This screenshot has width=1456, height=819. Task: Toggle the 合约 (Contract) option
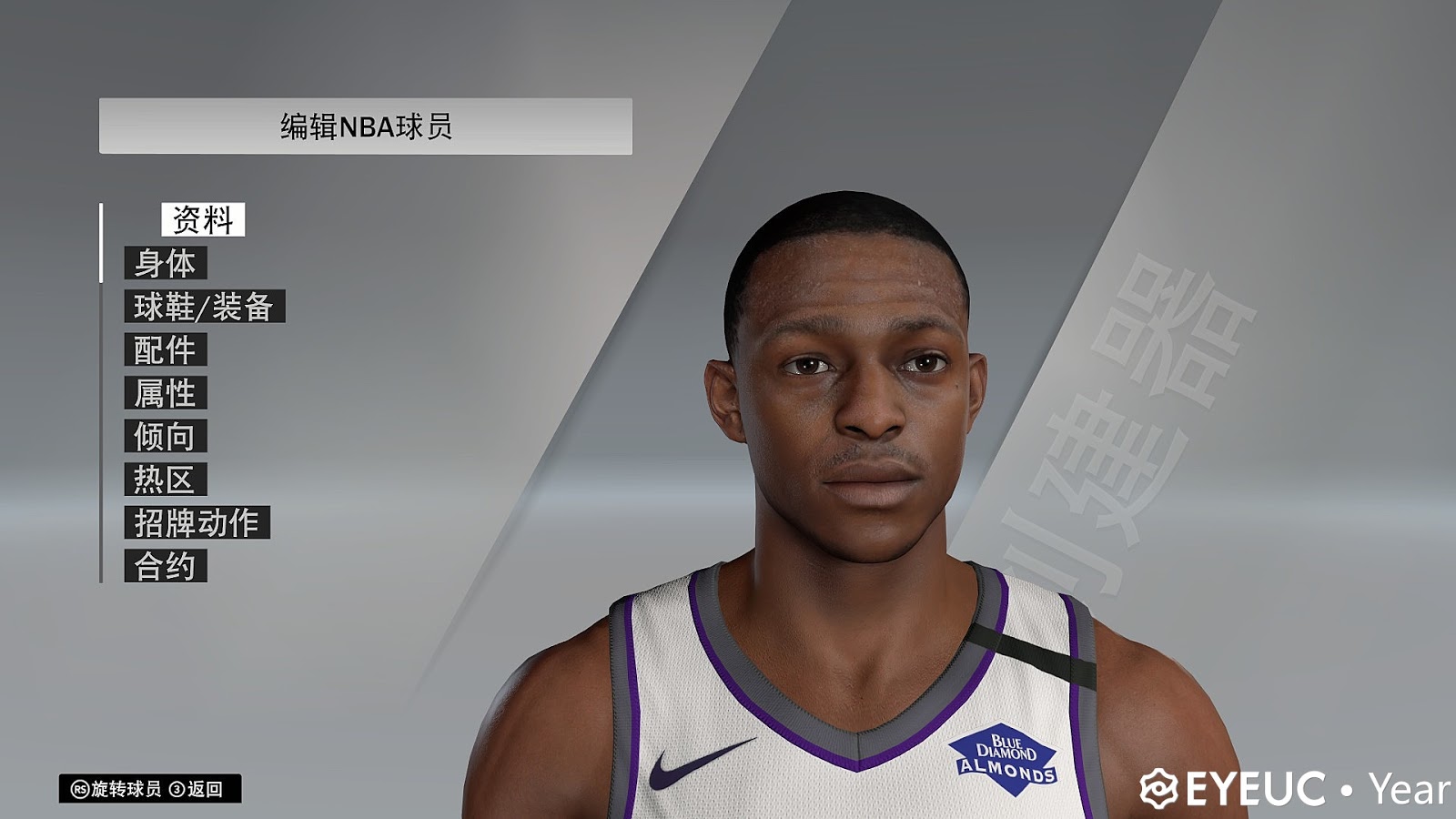(x=167, y=564)
